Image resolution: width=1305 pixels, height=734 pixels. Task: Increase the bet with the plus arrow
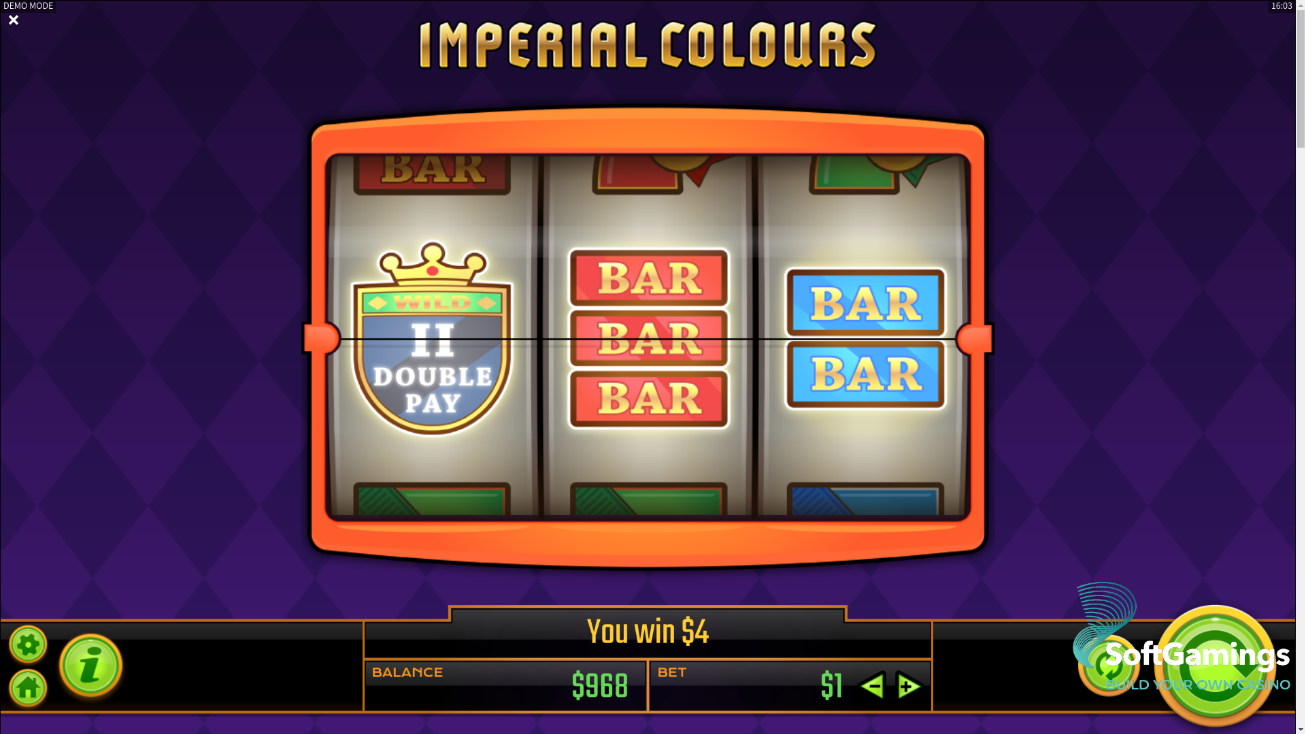909,686
